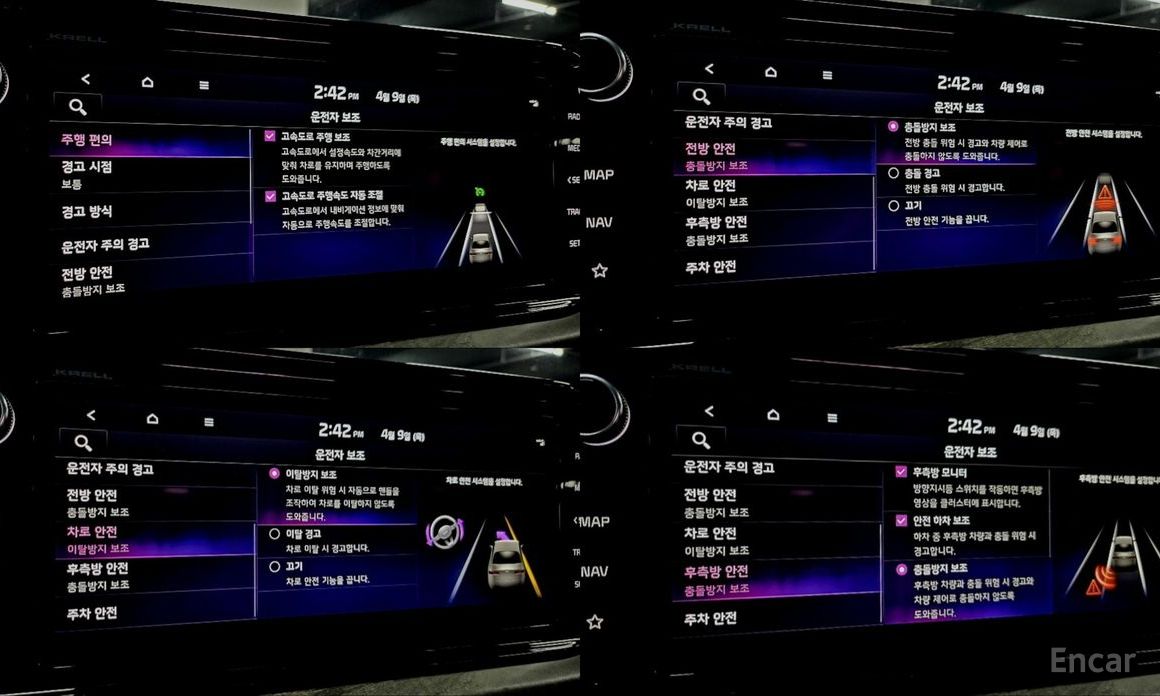1160x696 pixels.
Task: Toggle the 고속도로 주행 보조 checkbox
Action: click(270, 137)
